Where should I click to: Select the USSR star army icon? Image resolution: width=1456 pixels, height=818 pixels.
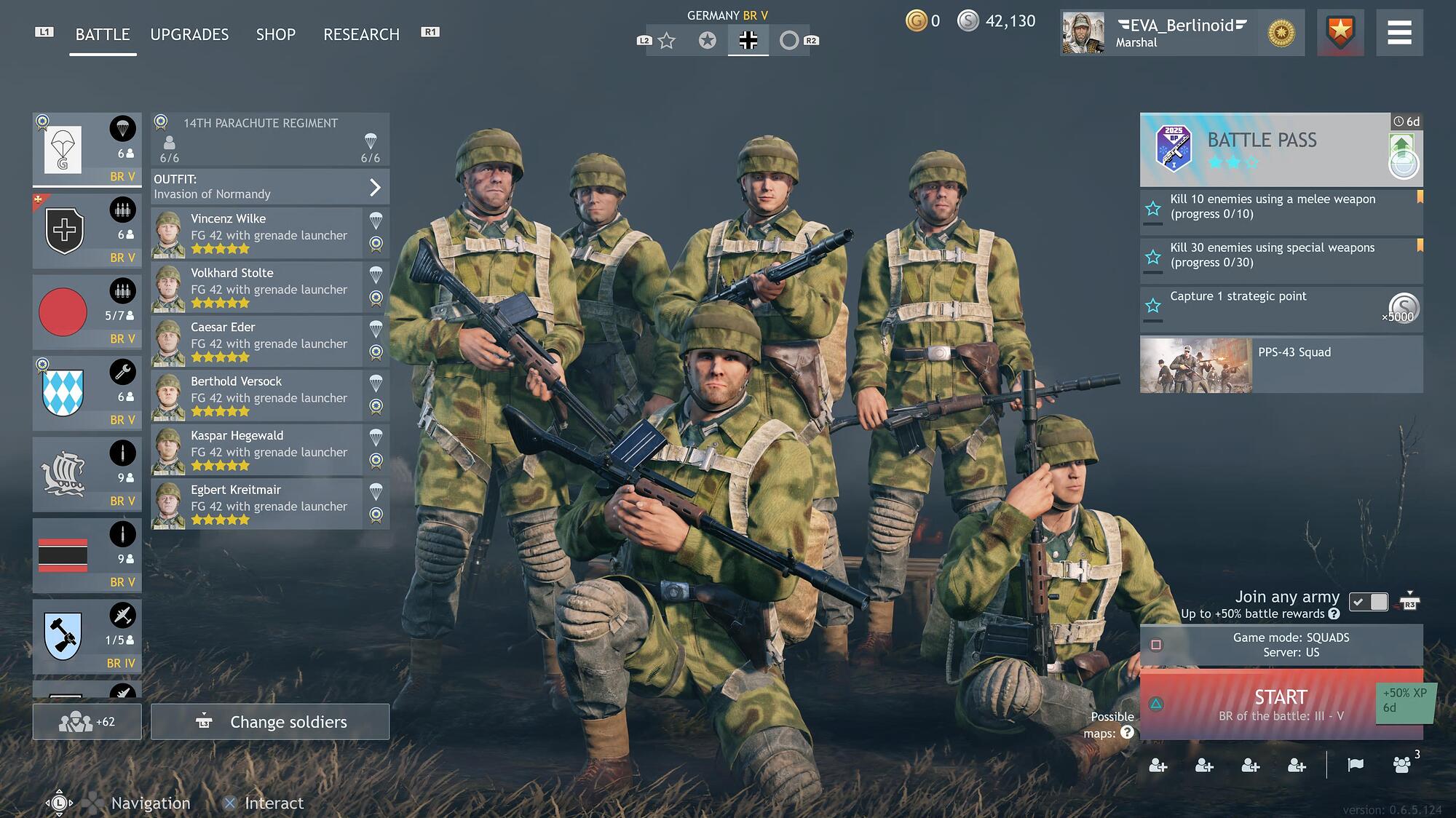pyautogui.click(x=666, y=41)
